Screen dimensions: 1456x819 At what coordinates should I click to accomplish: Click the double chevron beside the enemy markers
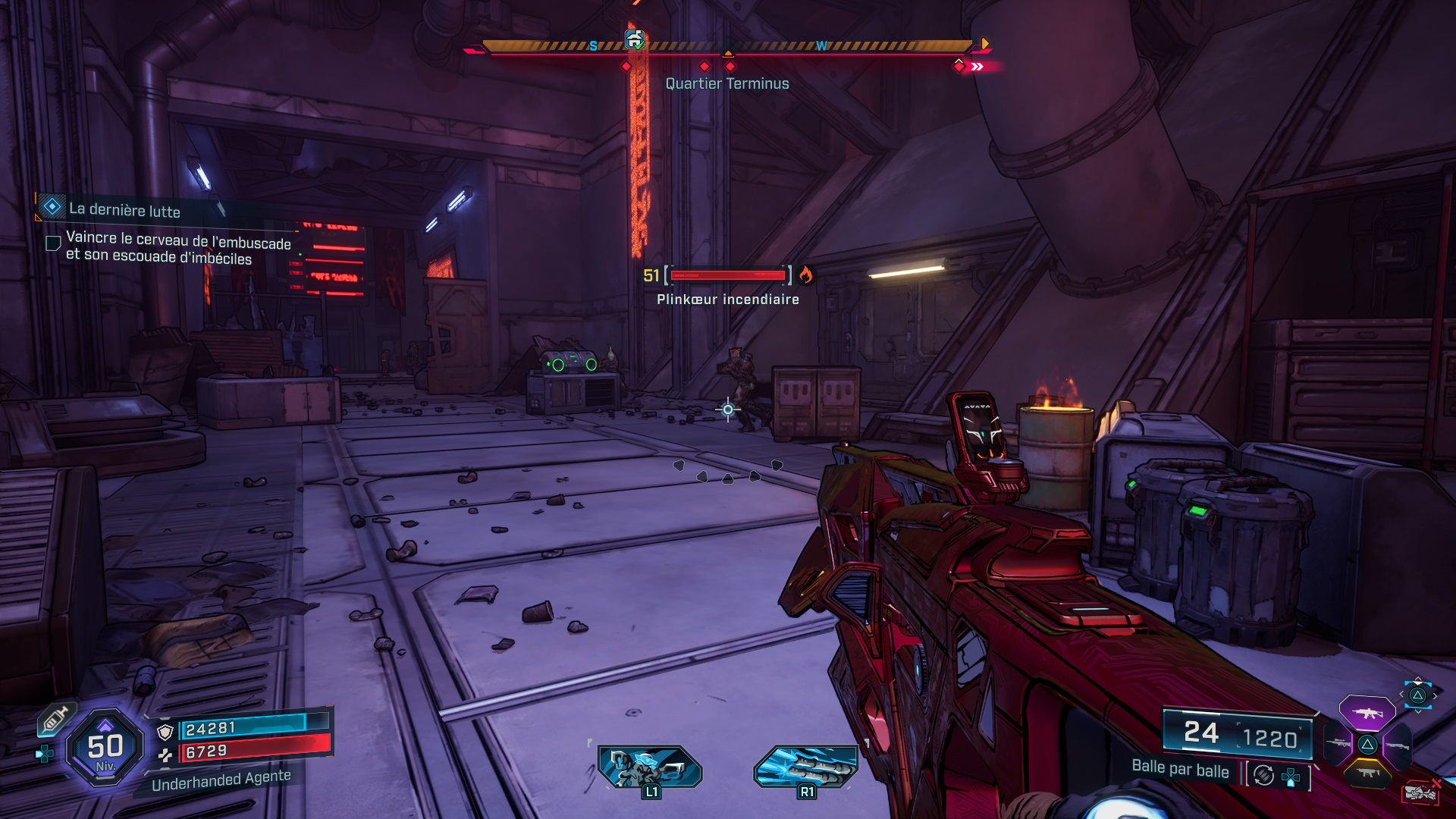pyautogui.click(x=977, y=65)
